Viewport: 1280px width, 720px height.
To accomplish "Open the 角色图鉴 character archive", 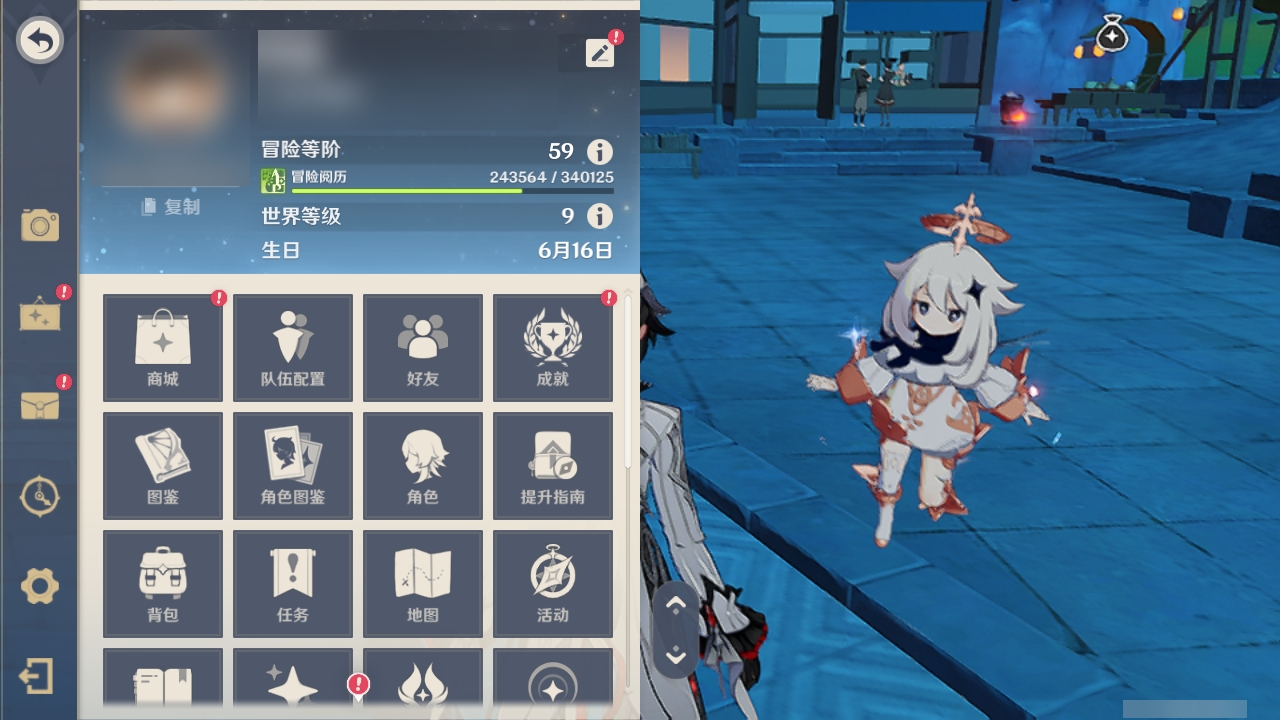I will pos(292,465).
